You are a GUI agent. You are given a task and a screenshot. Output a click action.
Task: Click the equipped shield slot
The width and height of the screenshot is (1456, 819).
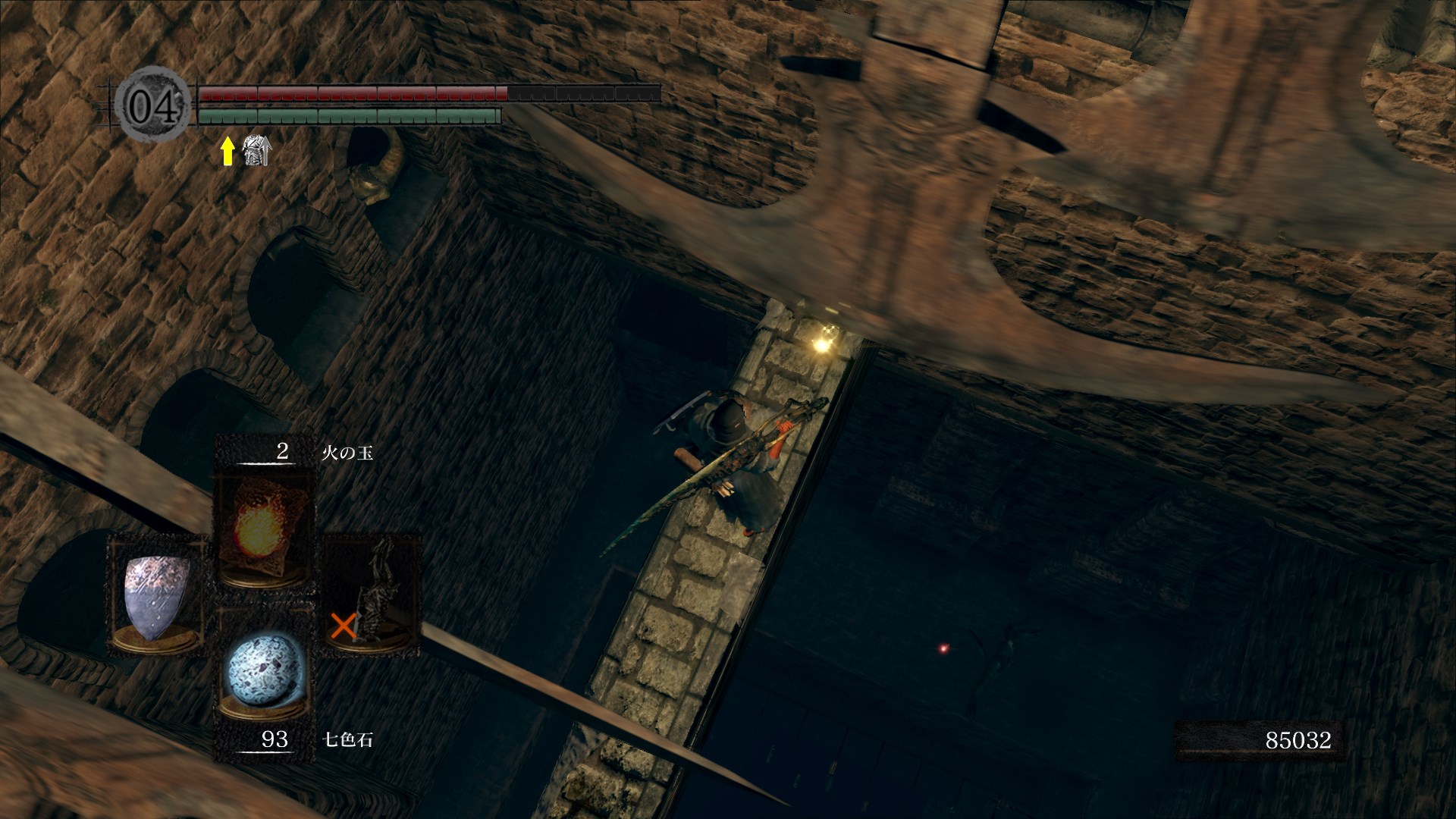[x=157, y=595]
